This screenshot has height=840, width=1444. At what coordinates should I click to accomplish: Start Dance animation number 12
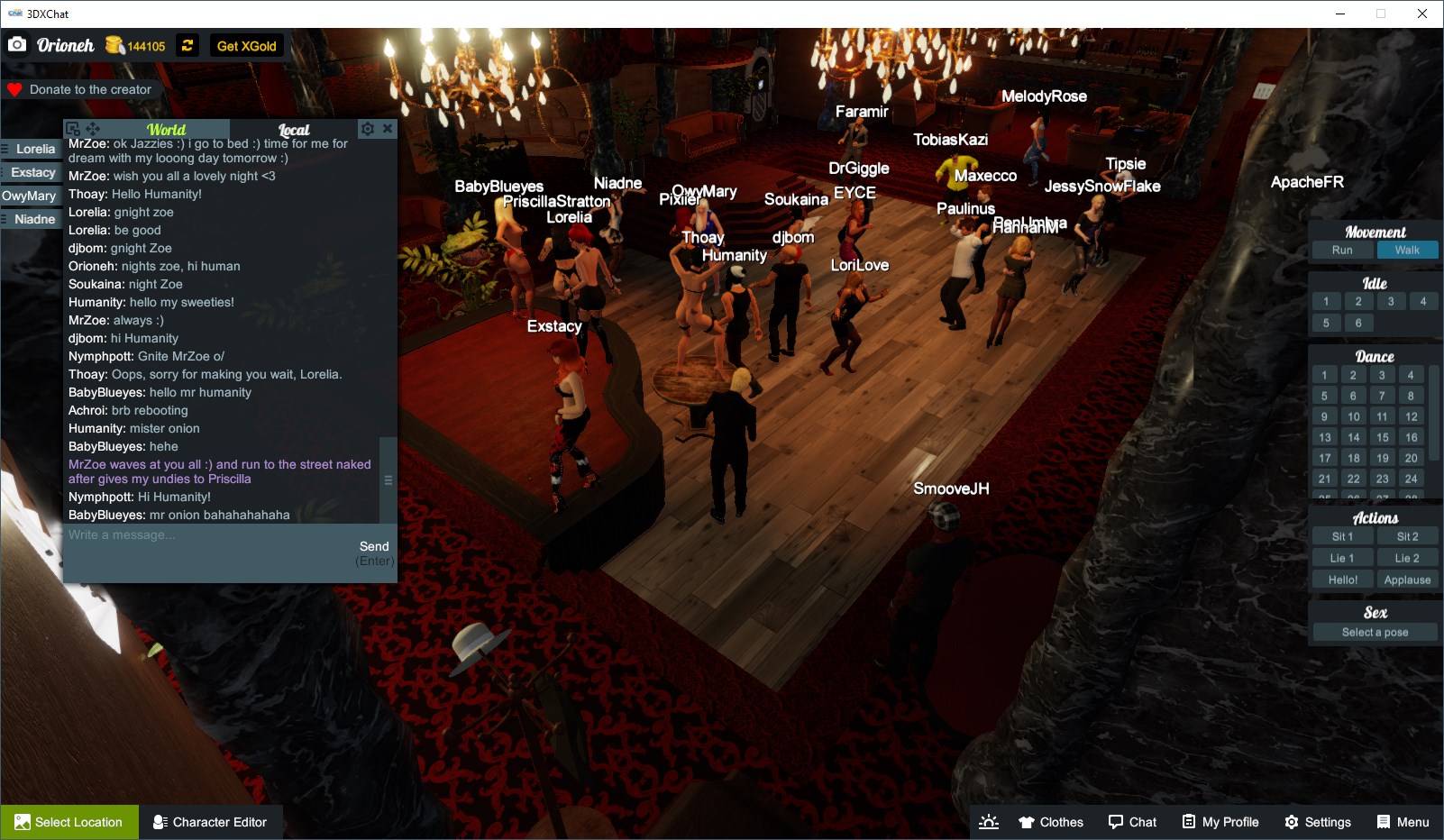(1410, 416)
